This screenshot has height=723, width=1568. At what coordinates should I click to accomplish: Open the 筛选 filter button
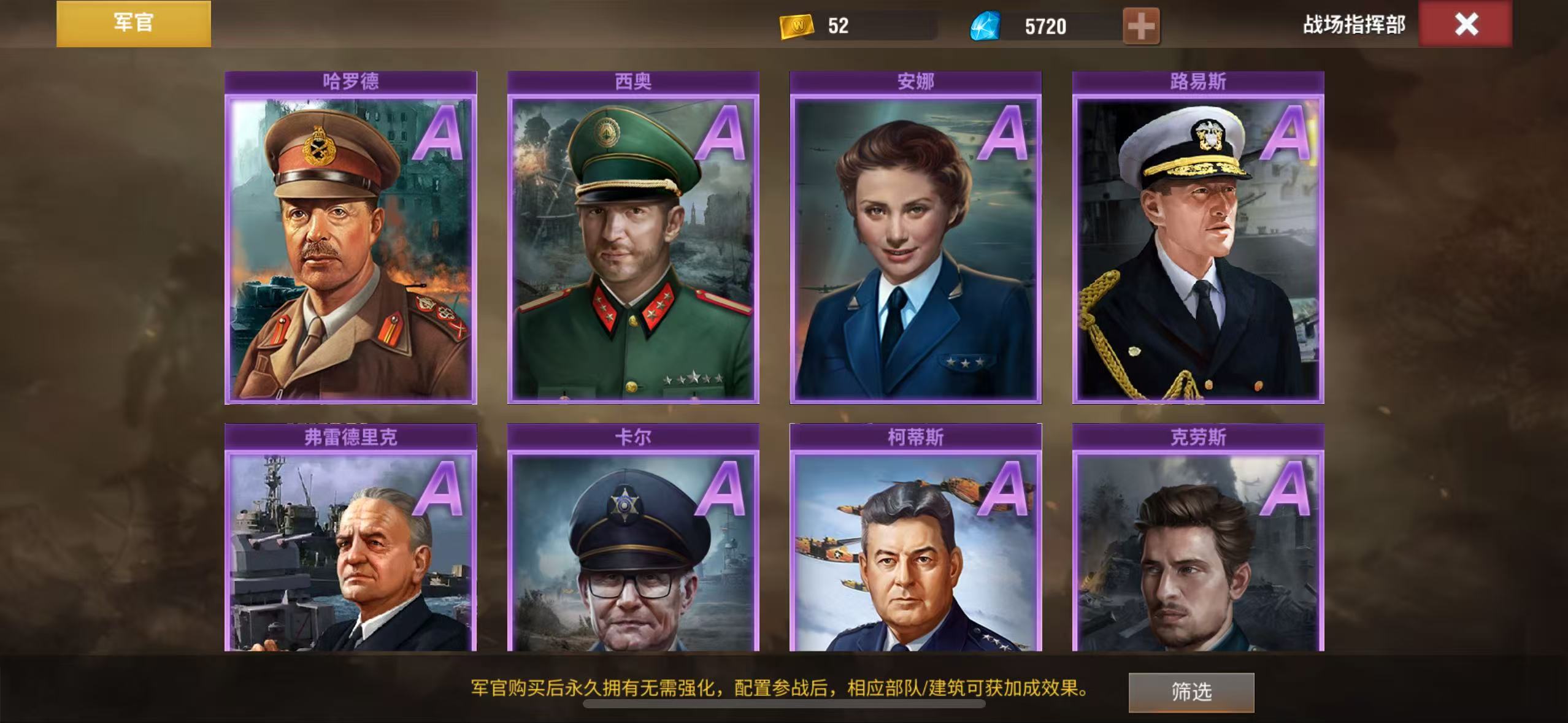[x=1191, y=692]
